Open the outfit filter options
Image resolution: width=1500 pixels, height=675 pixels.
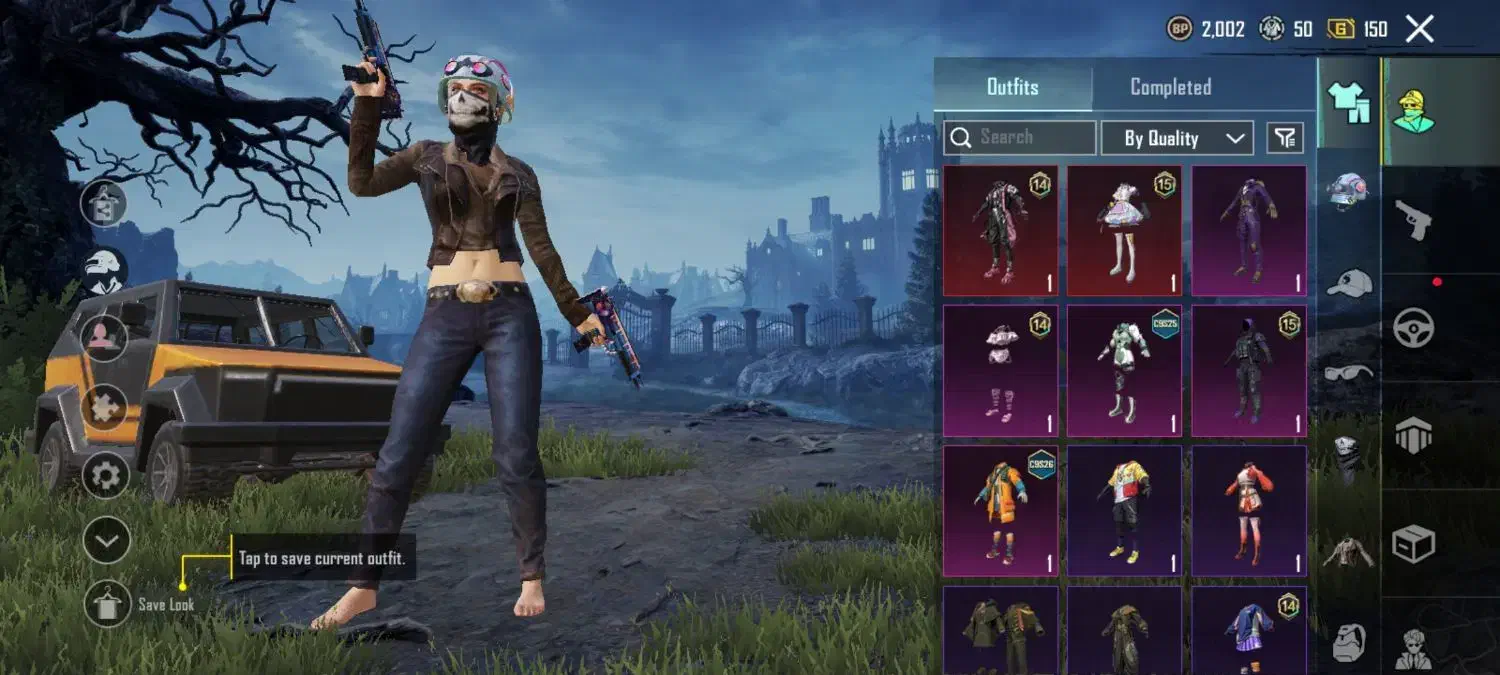(1285, 138)
